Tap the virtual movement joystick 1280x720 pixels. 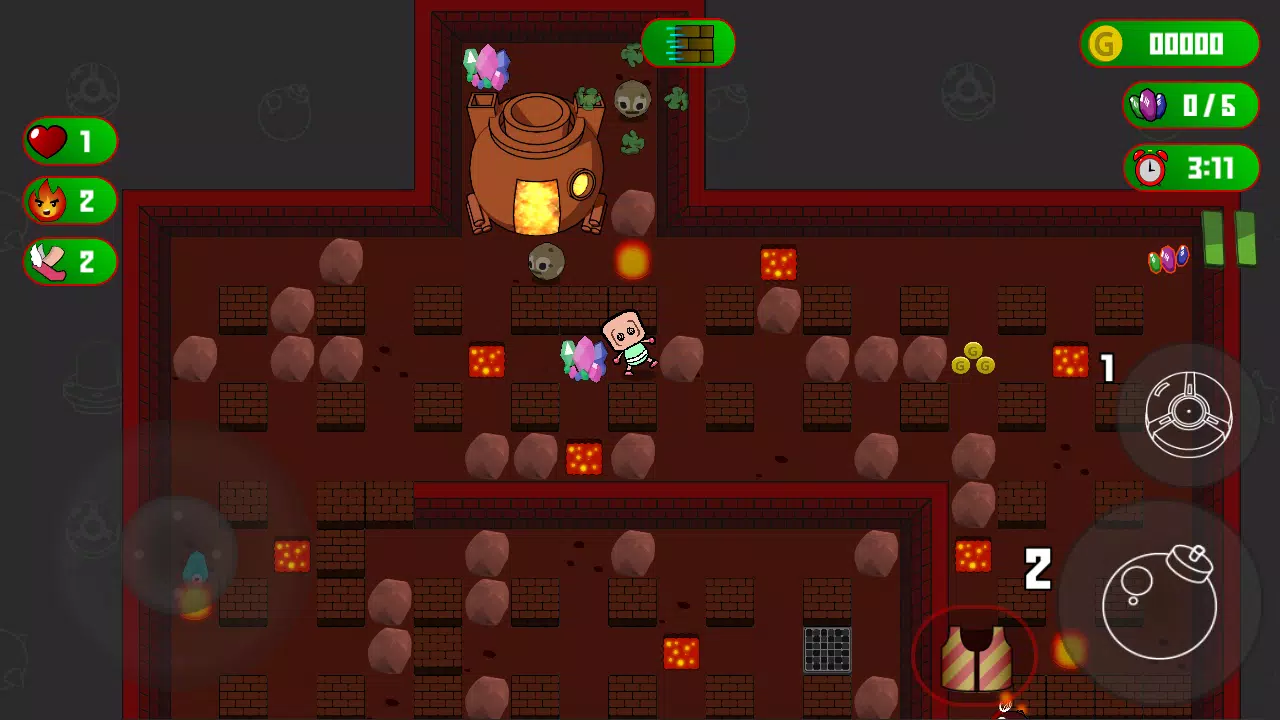(180, 556)
